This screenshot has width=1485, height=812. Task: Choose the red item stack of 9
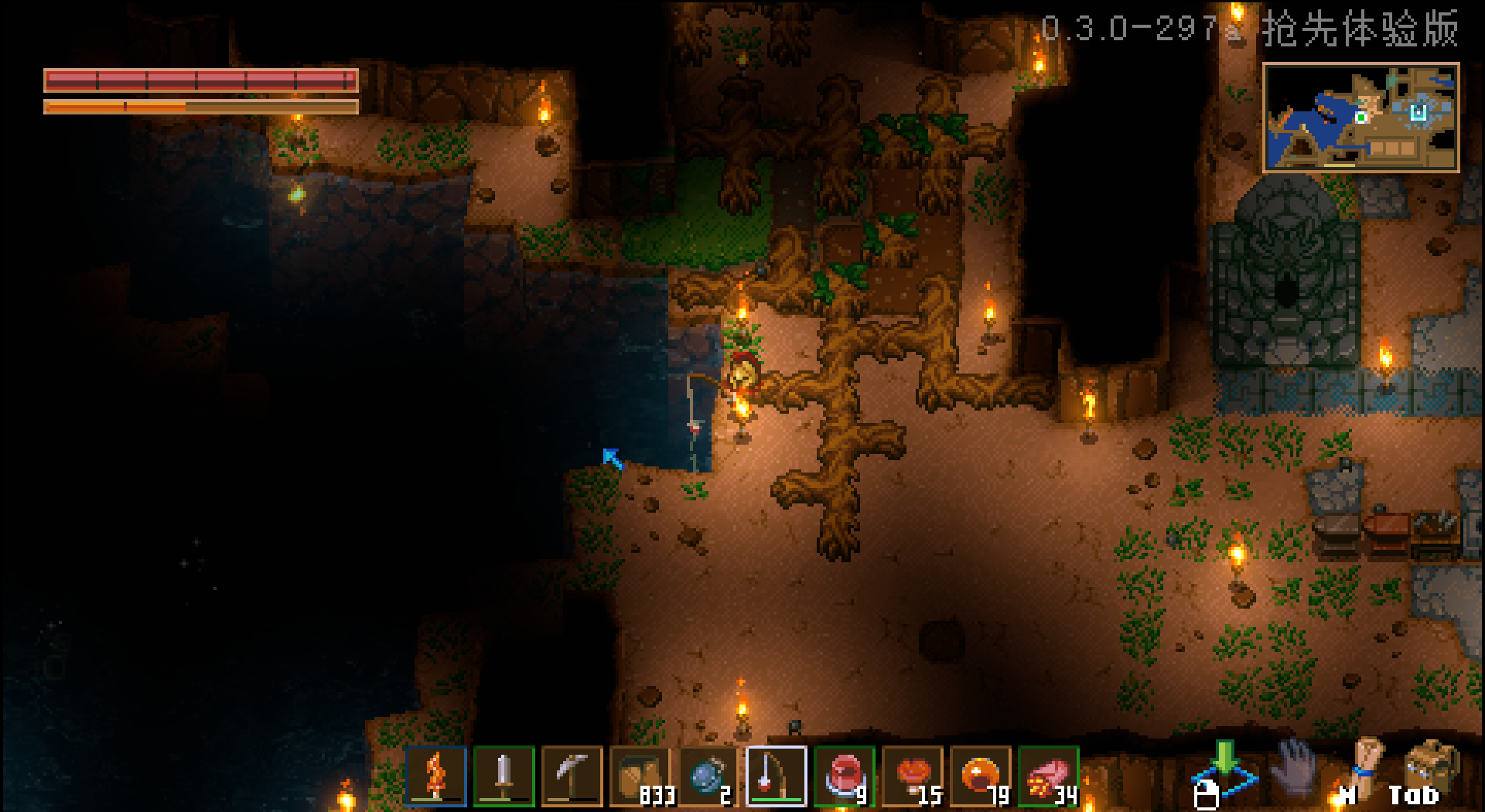(x=844, y=776)
